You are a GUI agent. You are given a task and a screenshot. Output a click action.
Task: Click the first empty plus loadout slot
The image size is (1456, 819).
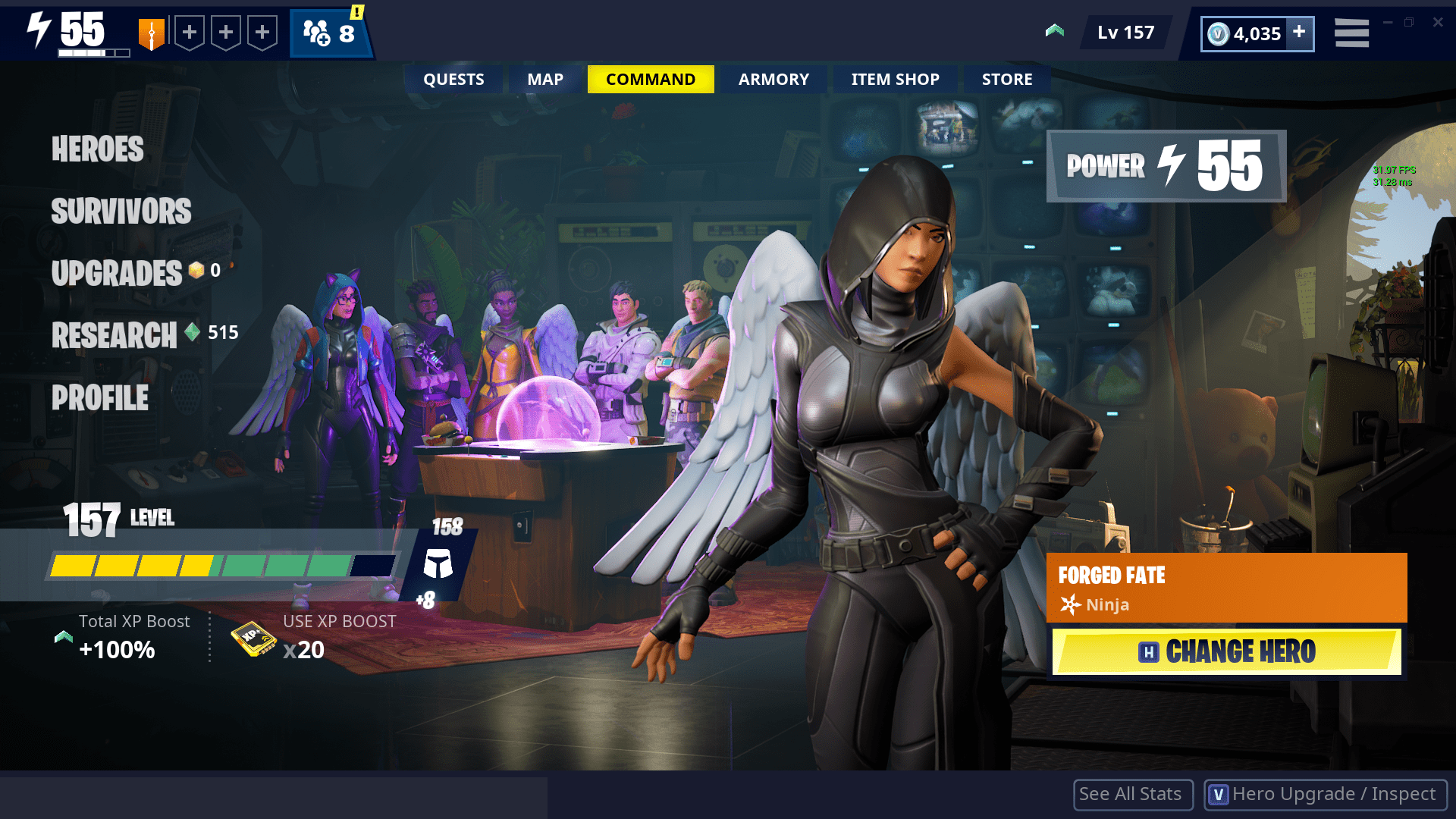[x=188, y=32]
